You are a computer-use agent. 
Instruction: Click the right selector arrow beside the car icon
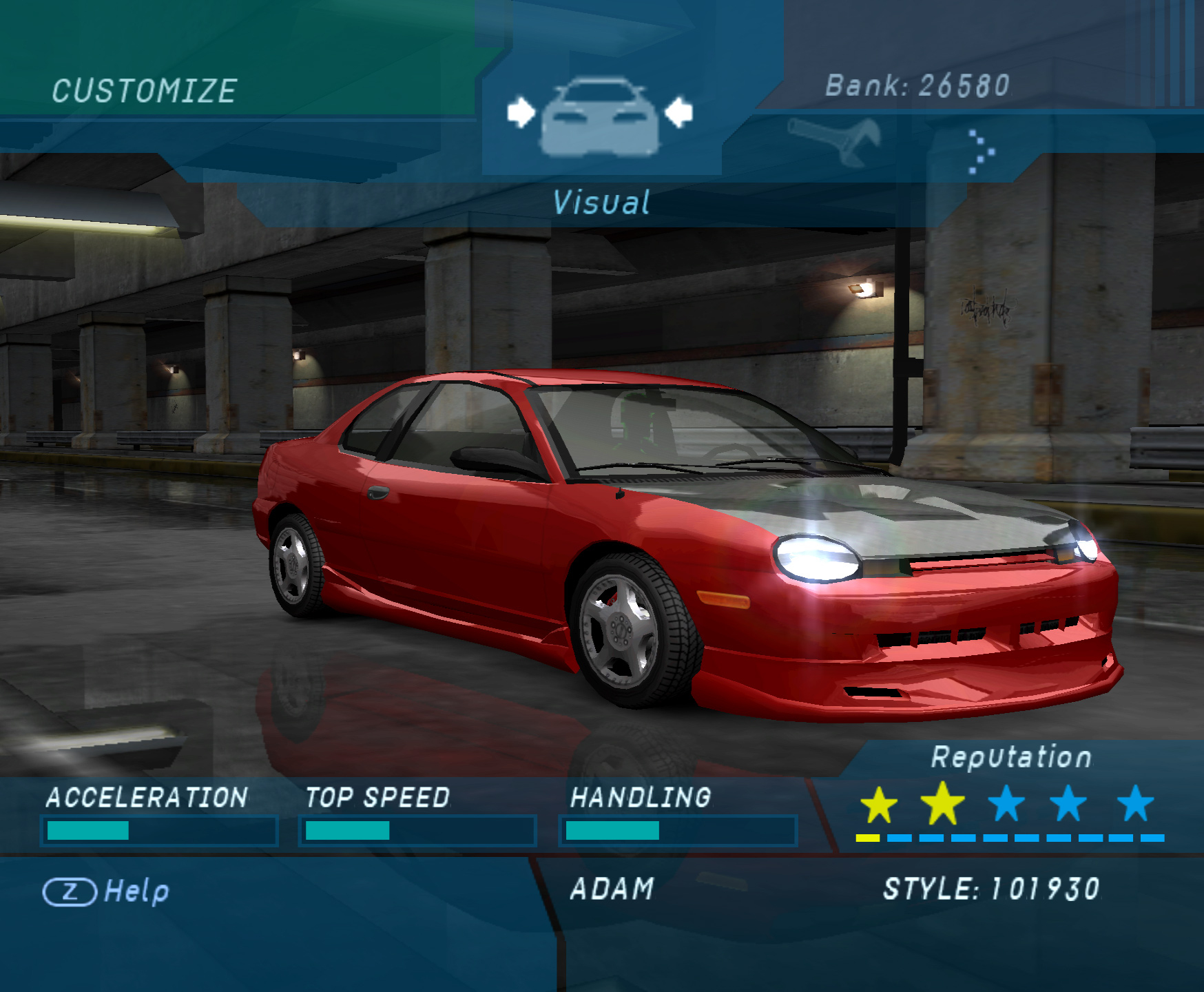click(x=678, y=112)
